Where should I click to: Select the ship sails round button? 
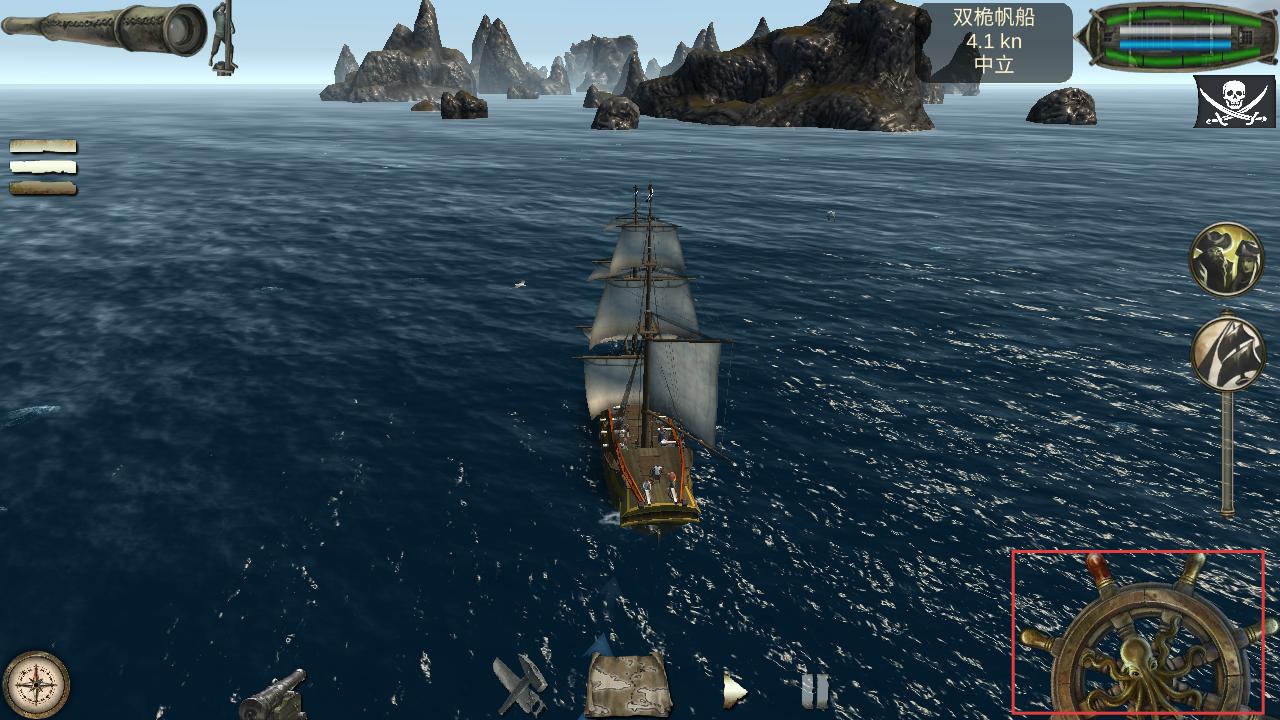pos(1227,353)
